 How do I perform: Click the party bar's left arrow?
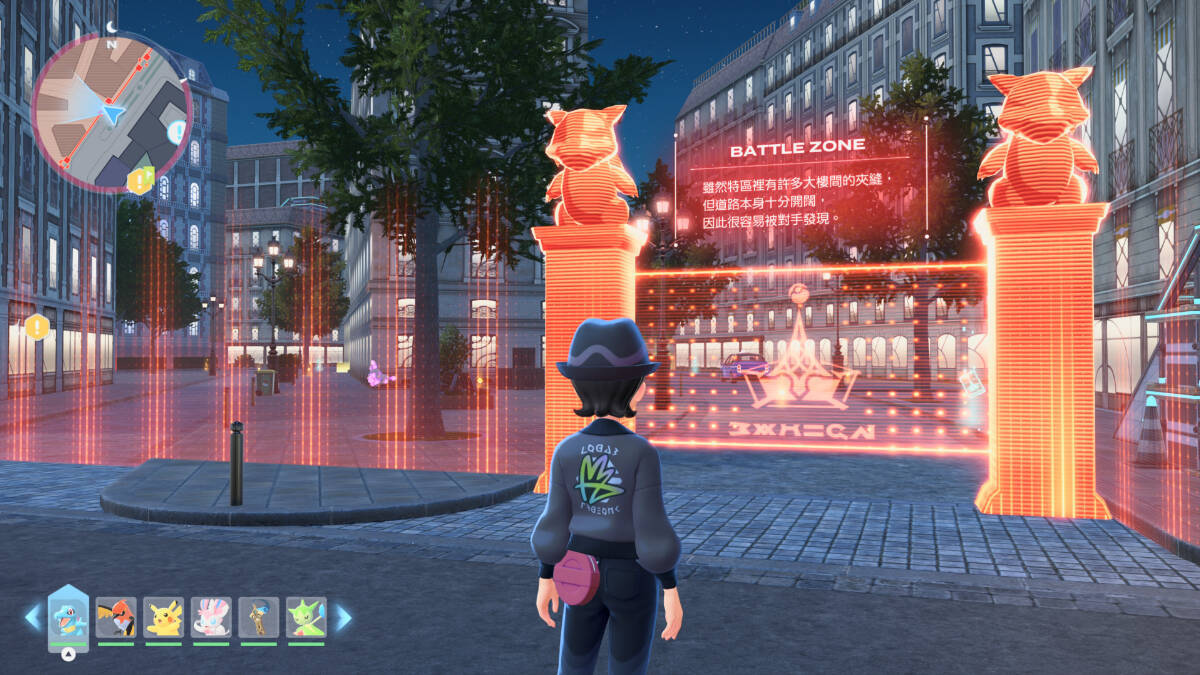(32, 617)
